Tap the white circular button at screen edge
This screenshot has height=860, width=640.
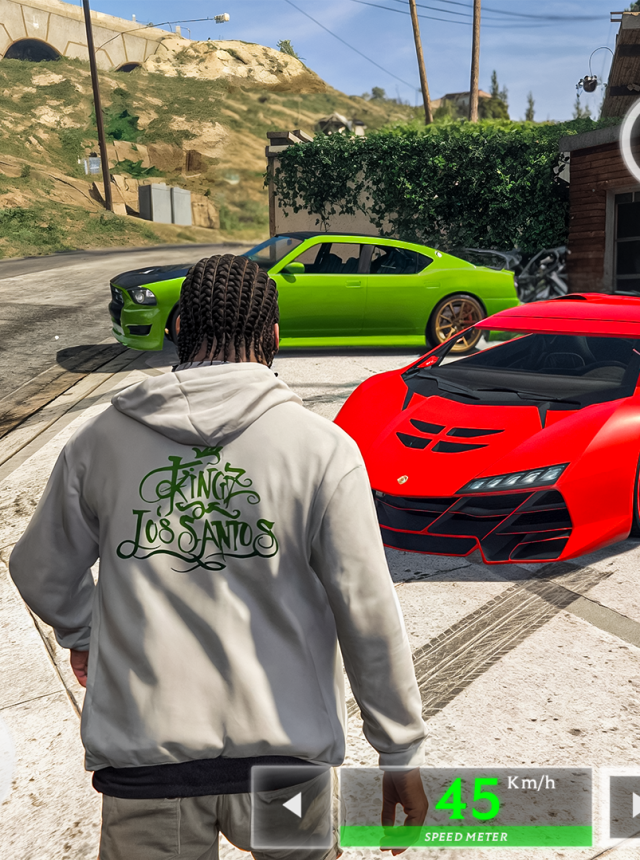(632, 141)
